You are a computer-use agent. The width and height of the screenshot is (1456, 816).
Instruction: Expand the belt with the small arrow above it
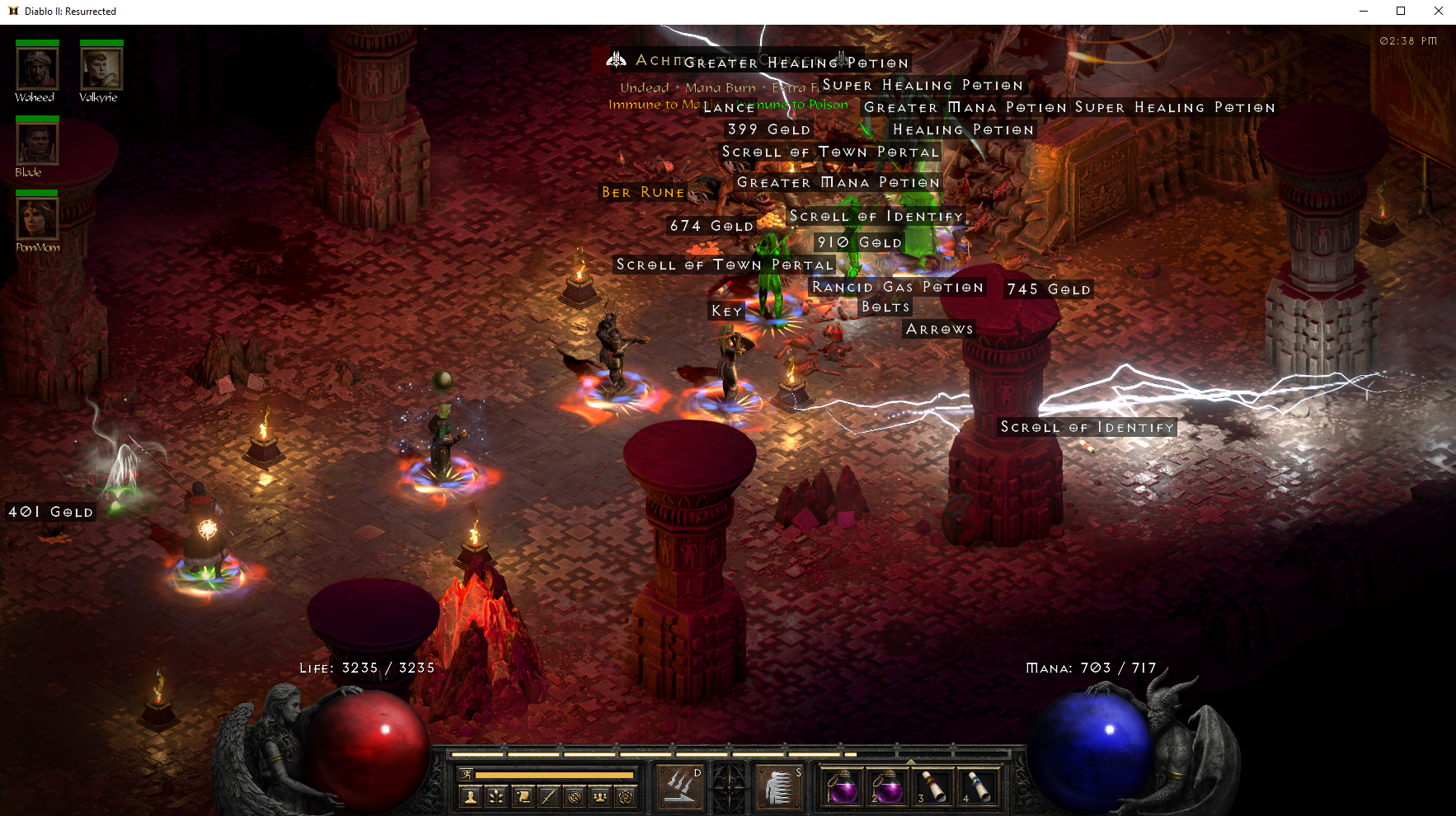point(911,762)
